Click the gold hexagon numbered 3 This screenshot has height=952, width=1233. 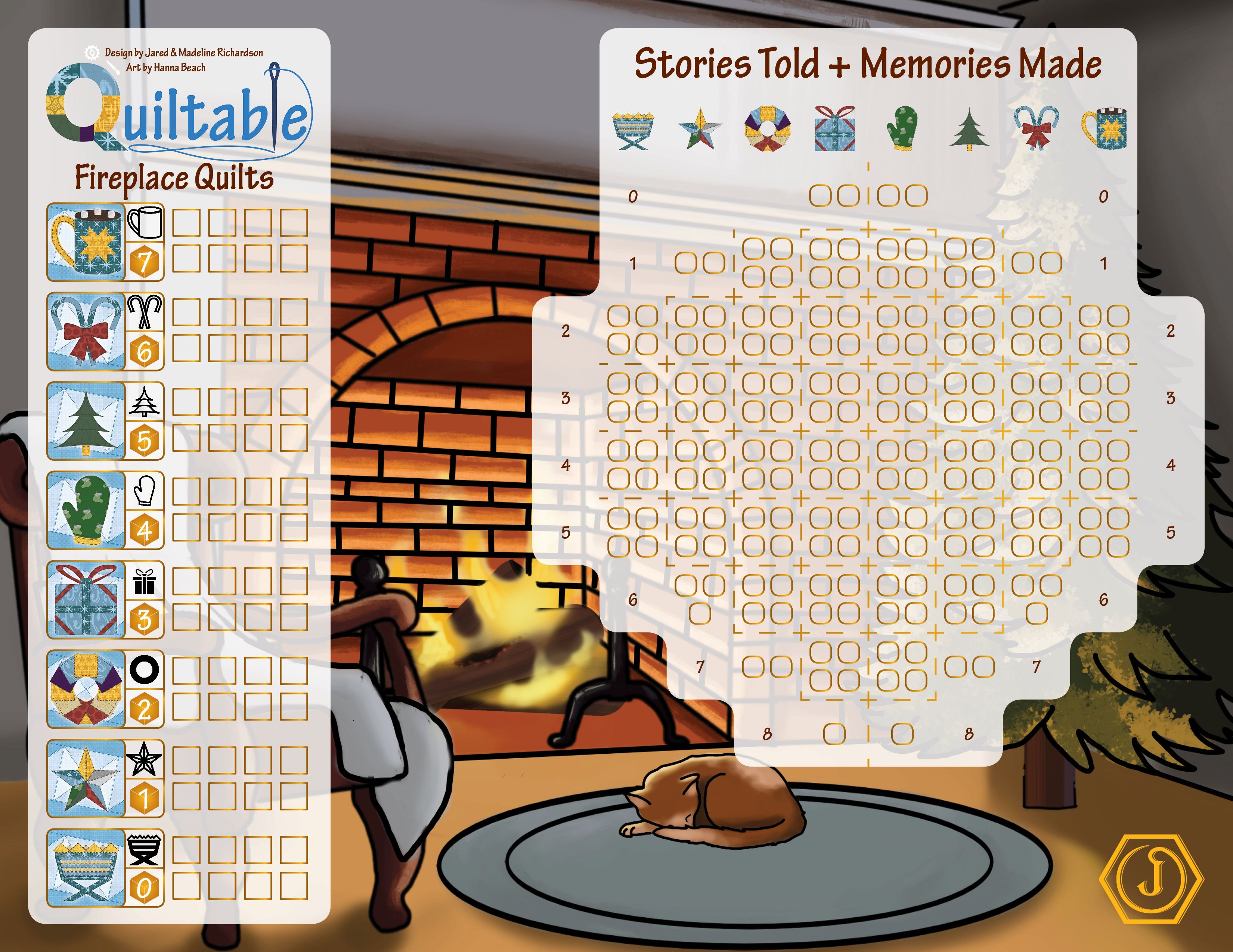(145, 620)
